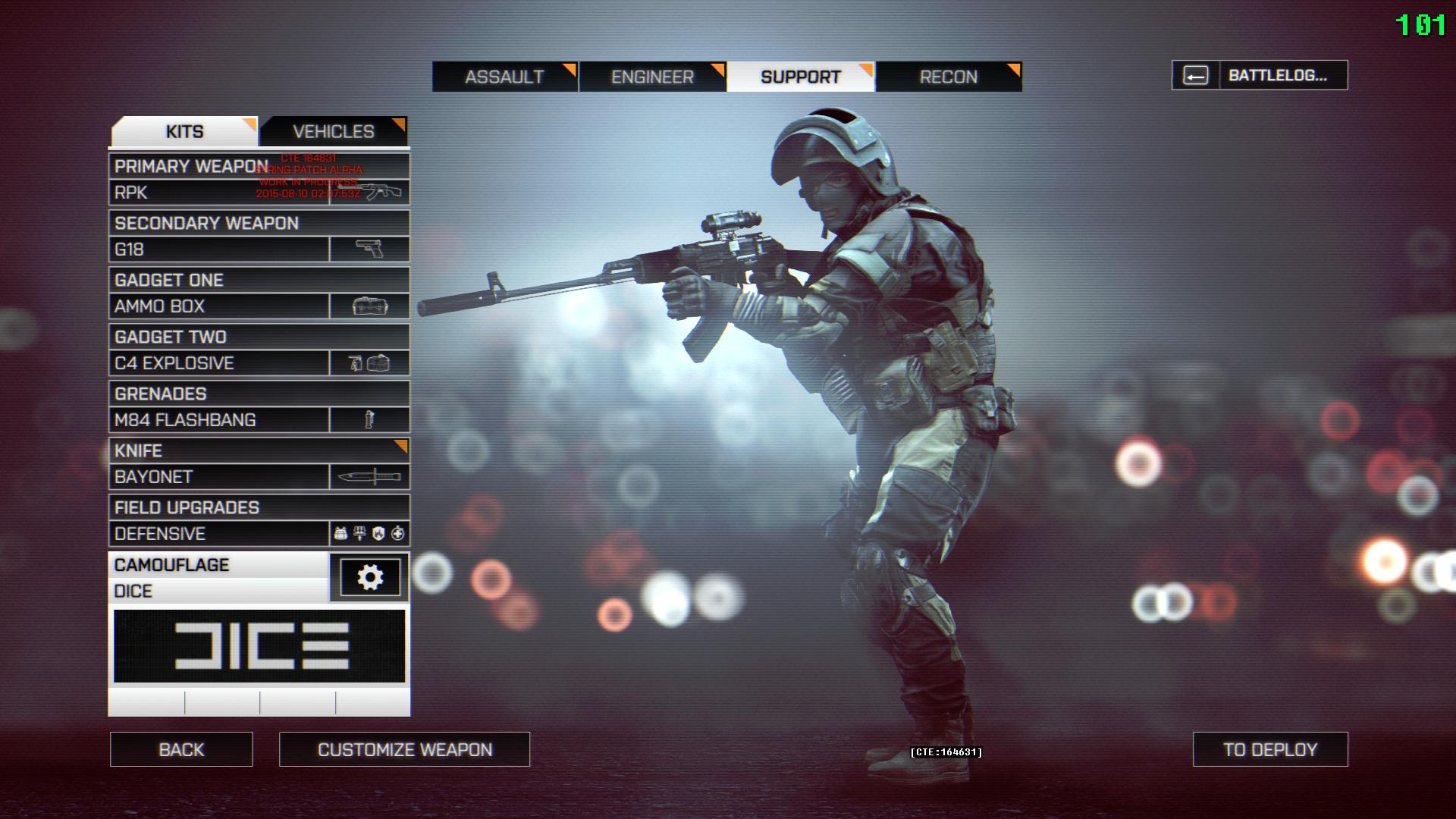This screenshot has height=819, width=1456.
Task: Open the ASSAULT class tab
Action: click(x=504, y=77)
